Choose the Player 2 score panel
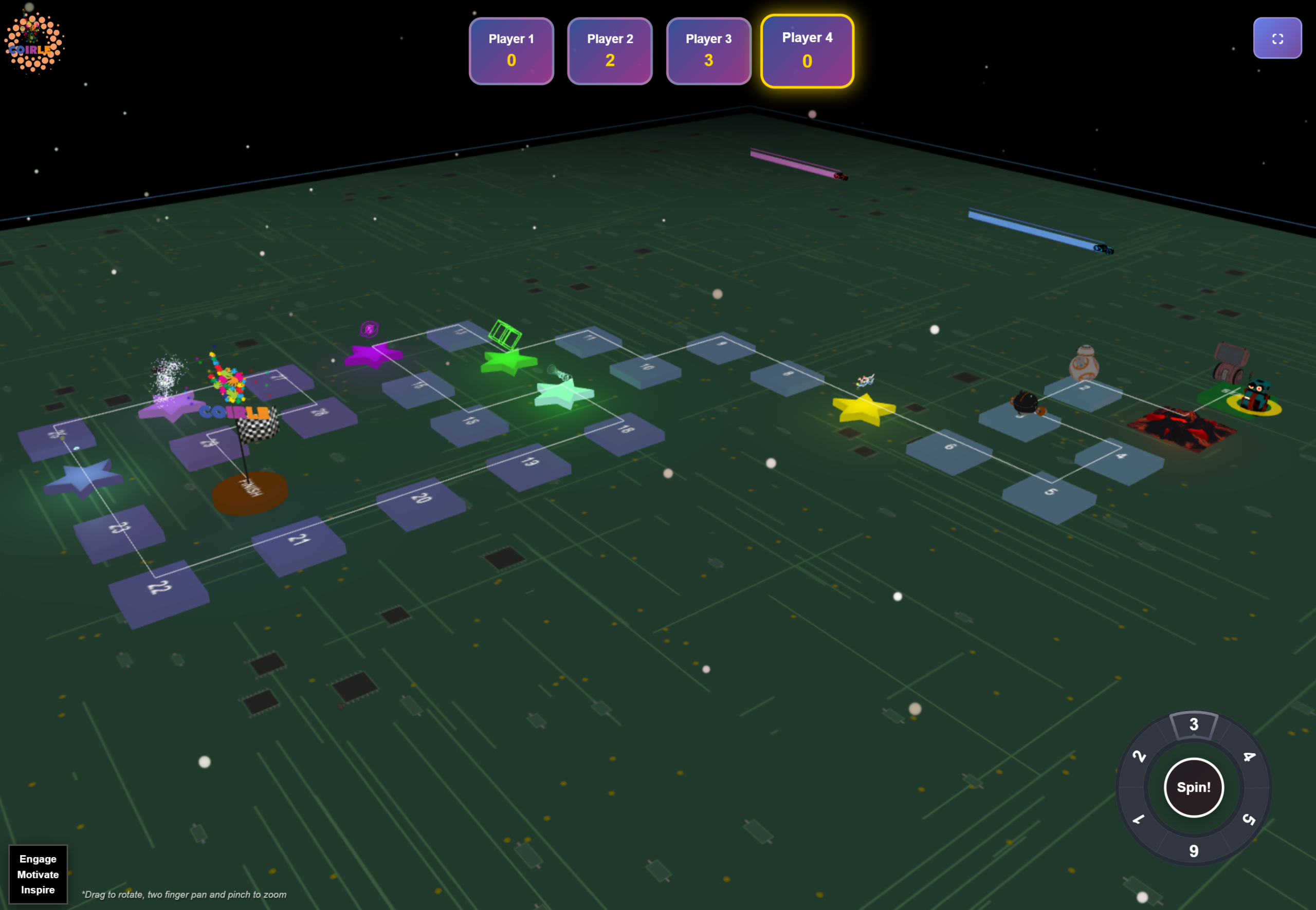 [x=609, y=51]
